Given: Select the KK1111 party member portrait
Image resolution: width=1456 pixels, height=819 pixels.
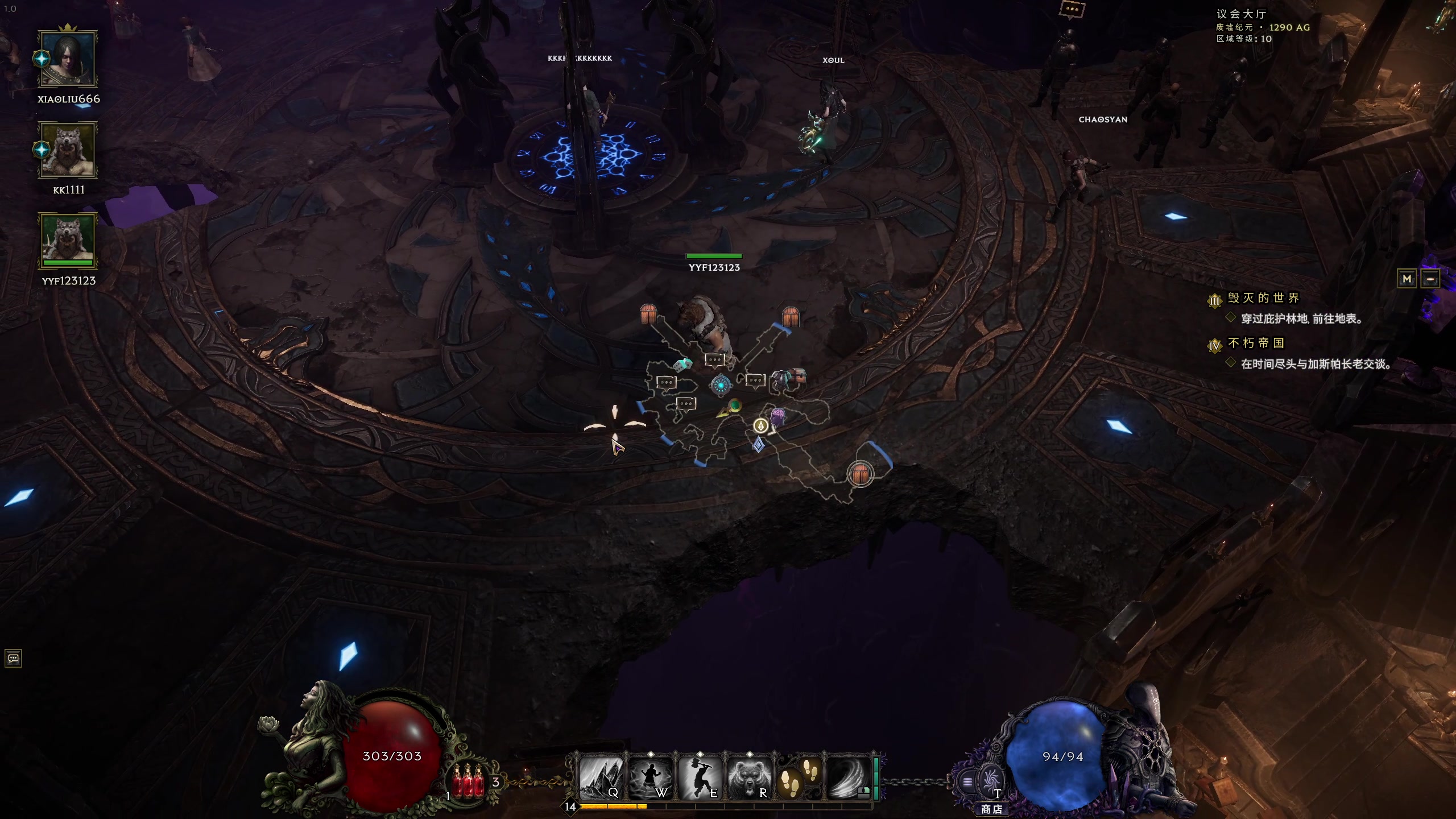Looking at the screenshot, I should tap(68, 150).
